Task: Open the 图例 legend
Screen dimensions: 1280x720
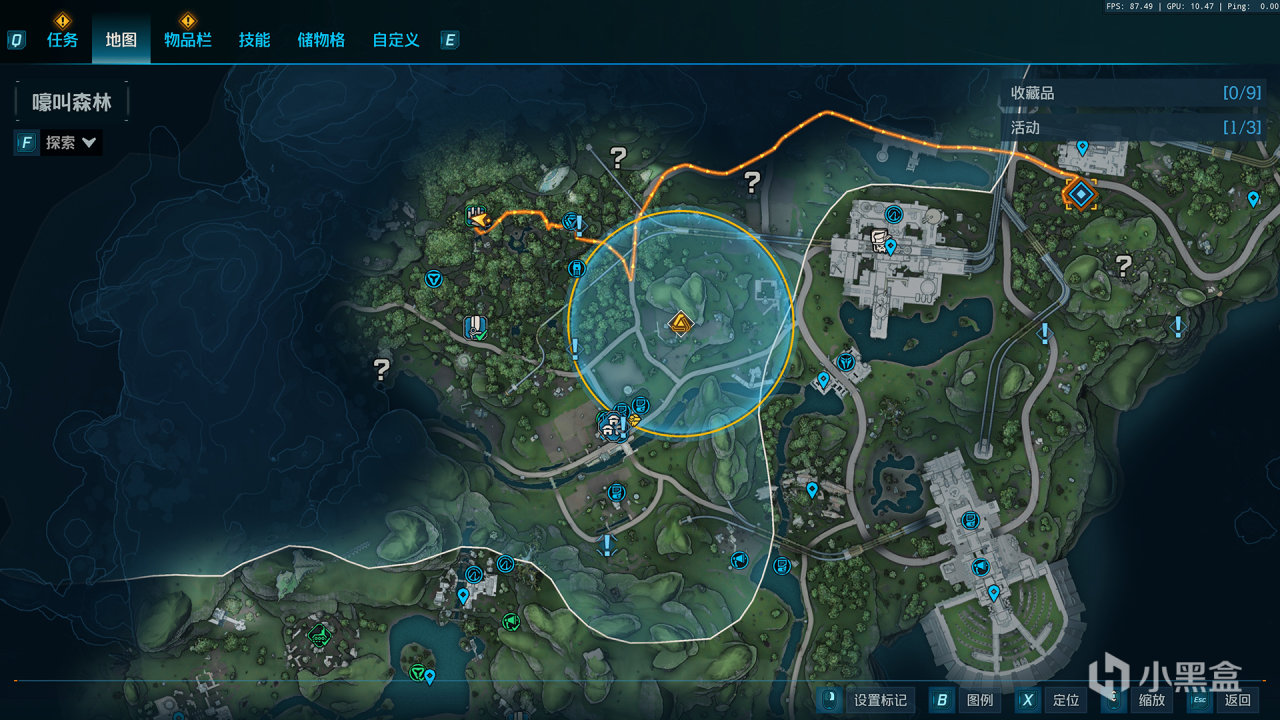Action: click(966, 700)
